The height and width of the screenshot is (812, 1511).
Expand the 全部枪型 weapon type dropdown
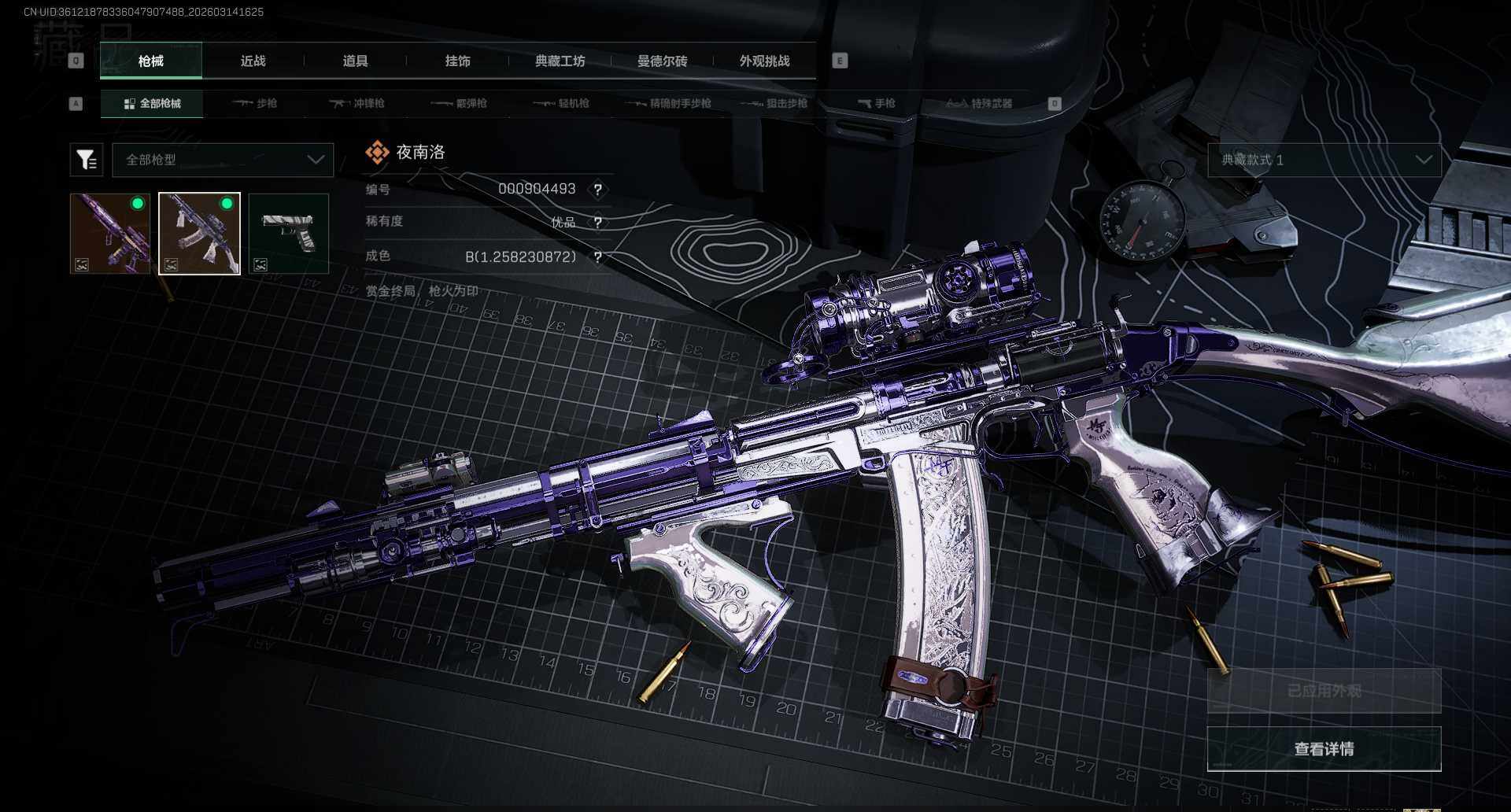coord(224,160)
